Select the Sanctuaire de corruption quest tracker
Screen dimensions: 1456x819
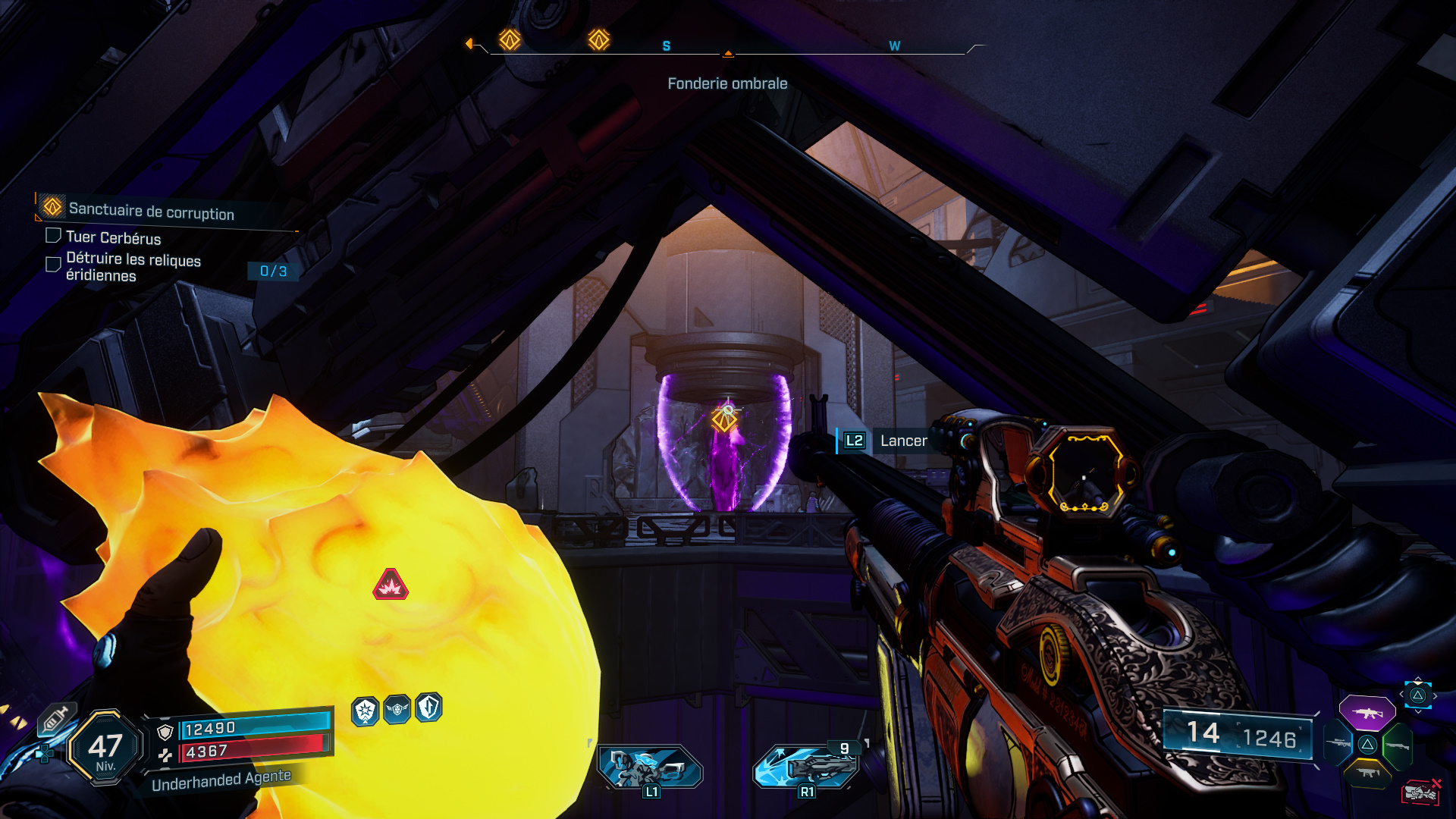click(x=152, y=210)
